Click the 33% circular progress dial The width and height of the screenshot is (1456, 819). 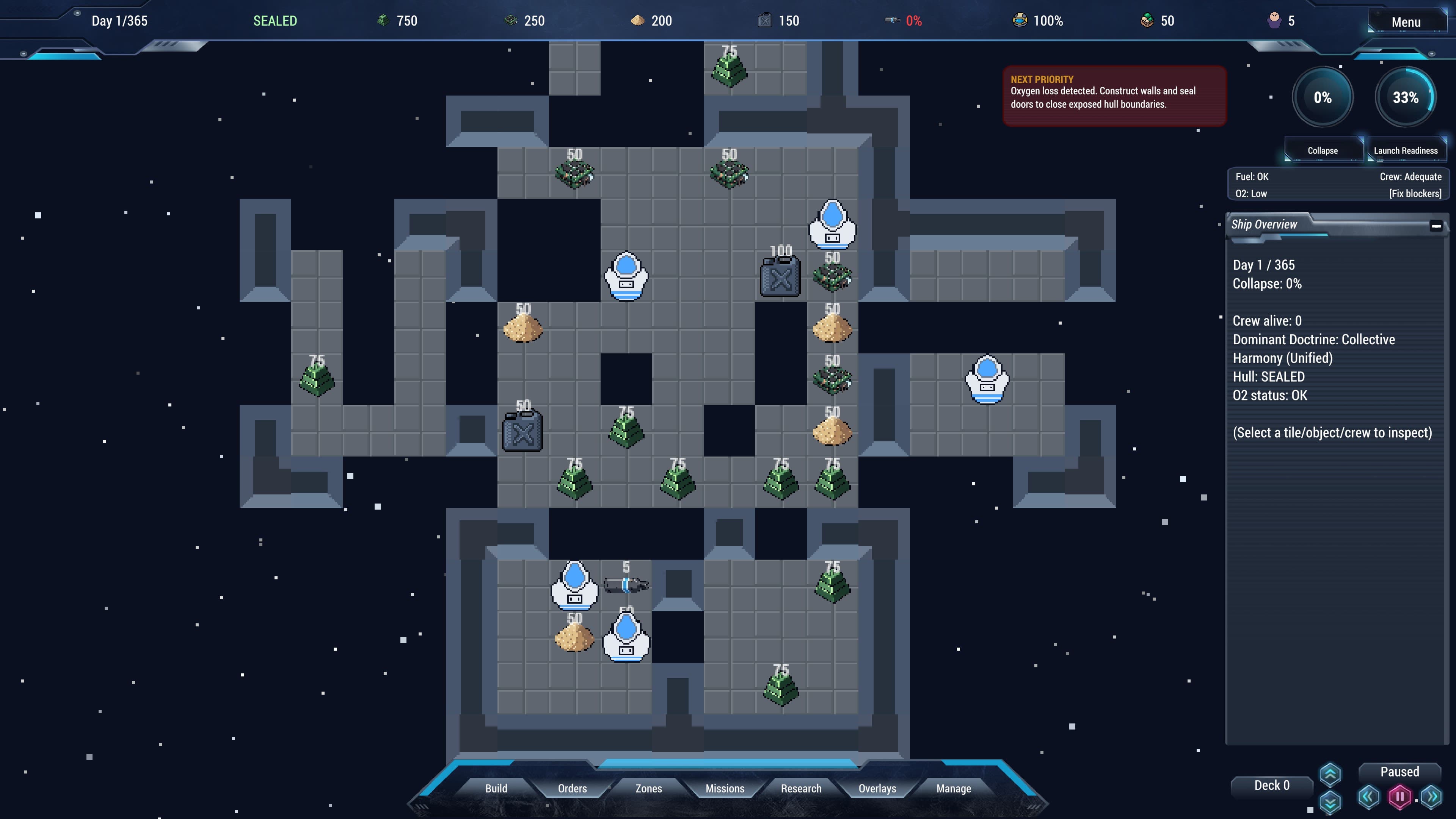(1406, 97)
